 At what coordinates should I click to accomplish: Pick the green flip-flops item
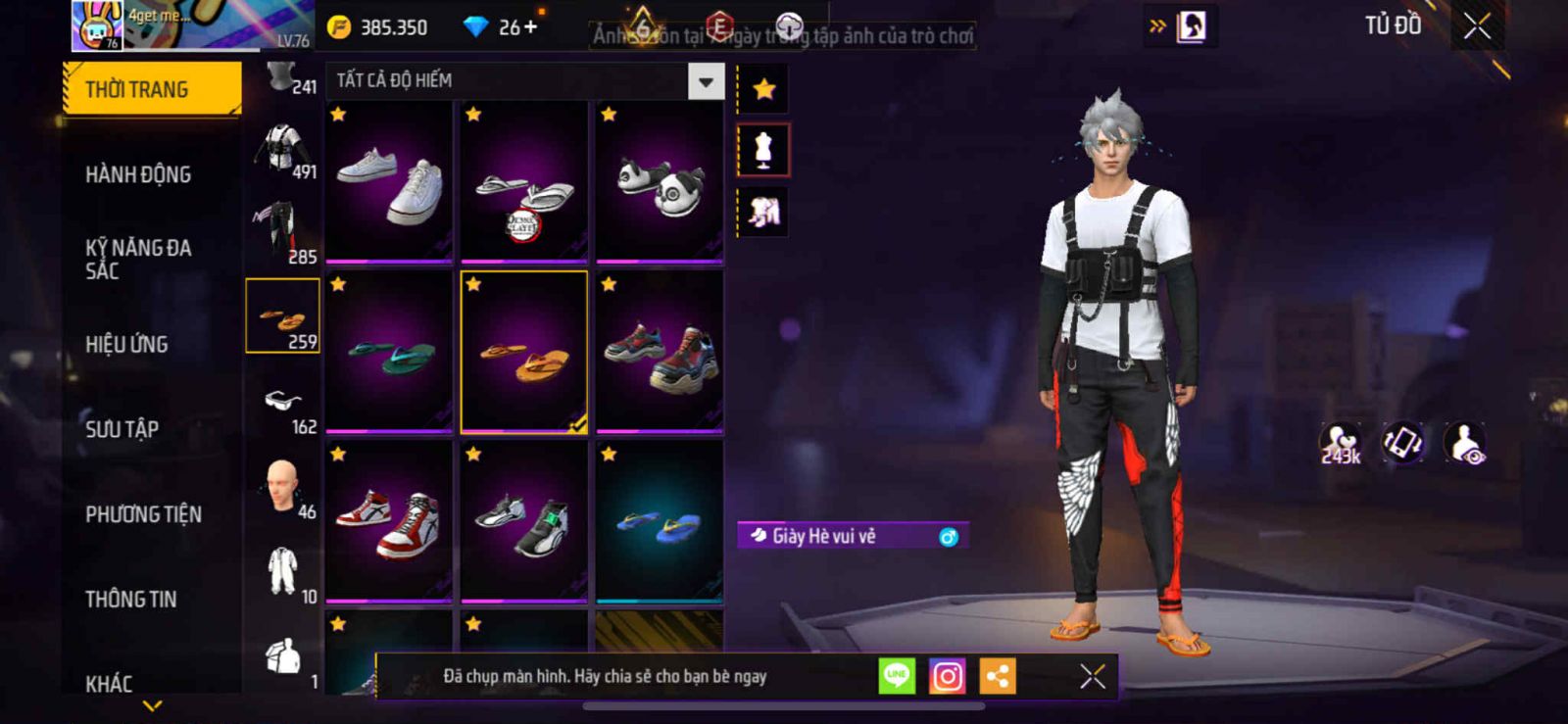389,353
